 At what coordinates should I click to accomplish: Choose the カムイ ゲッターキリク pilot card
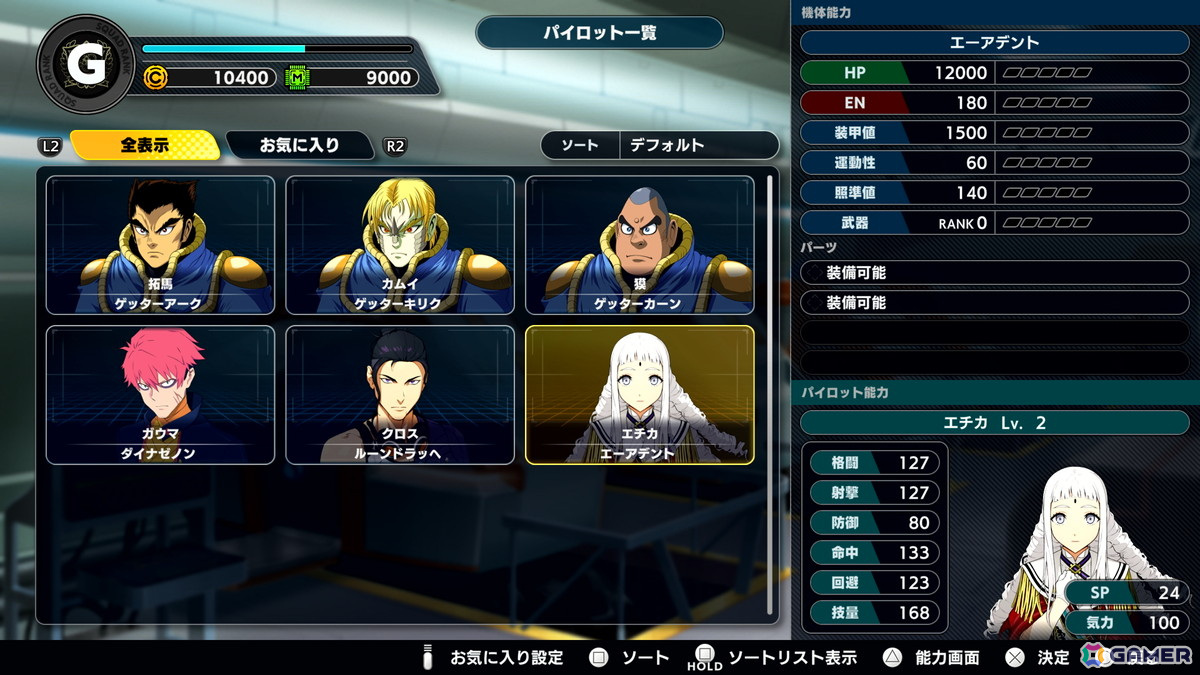coord(400,245)
